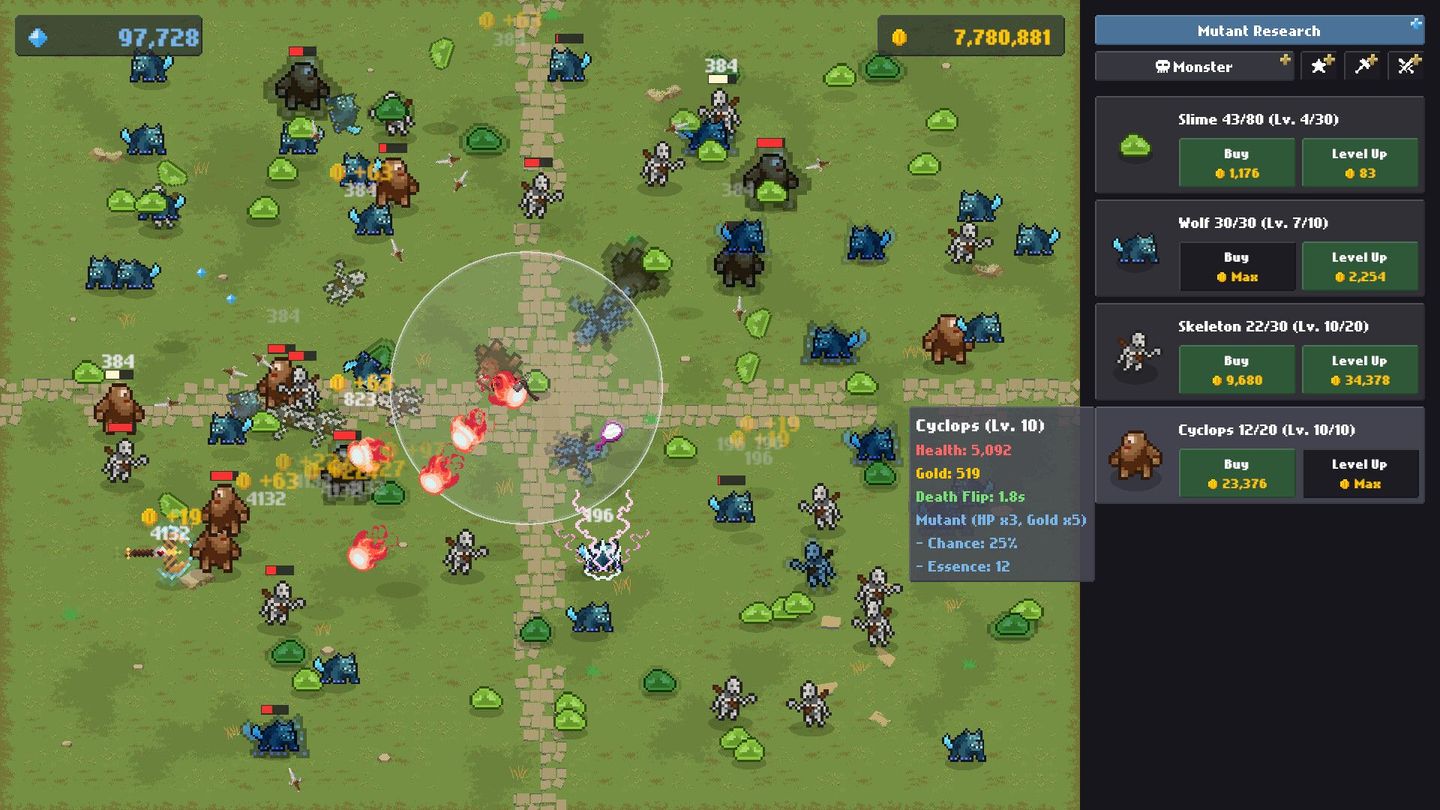Level Up the Wolf for 2,254 gold
Viewport: 1440px width, 810px height.
click(x=1360, y=266)
